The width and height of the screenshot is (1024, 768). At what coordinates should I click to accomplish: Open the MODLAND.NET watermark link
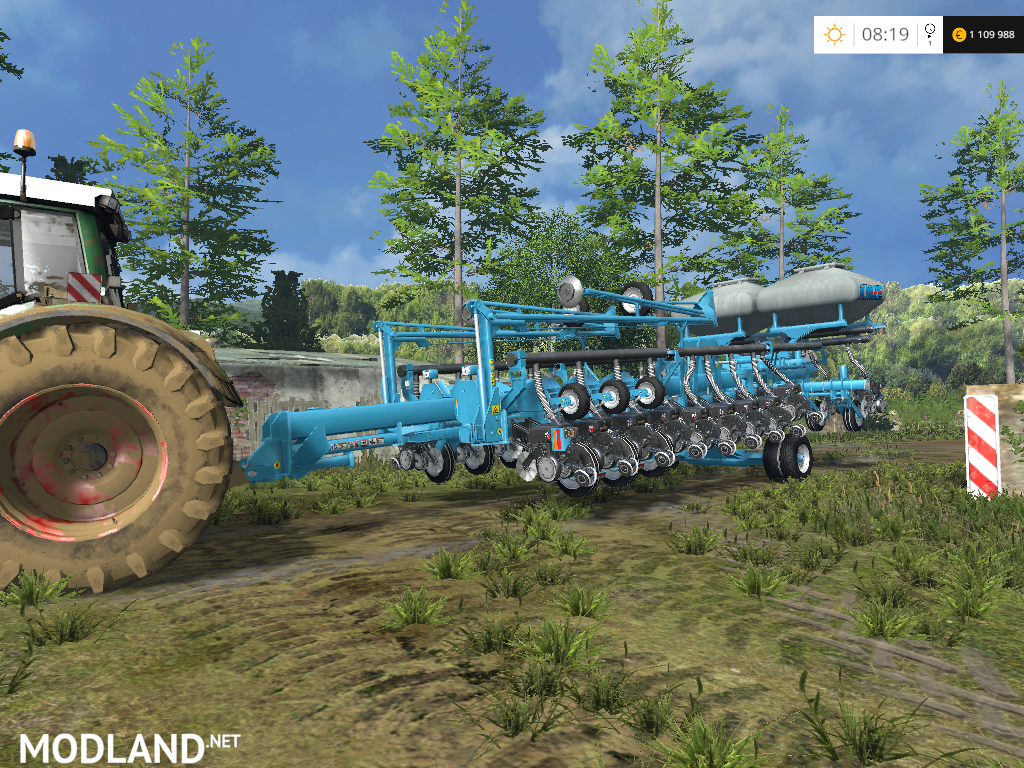[130, 746]
